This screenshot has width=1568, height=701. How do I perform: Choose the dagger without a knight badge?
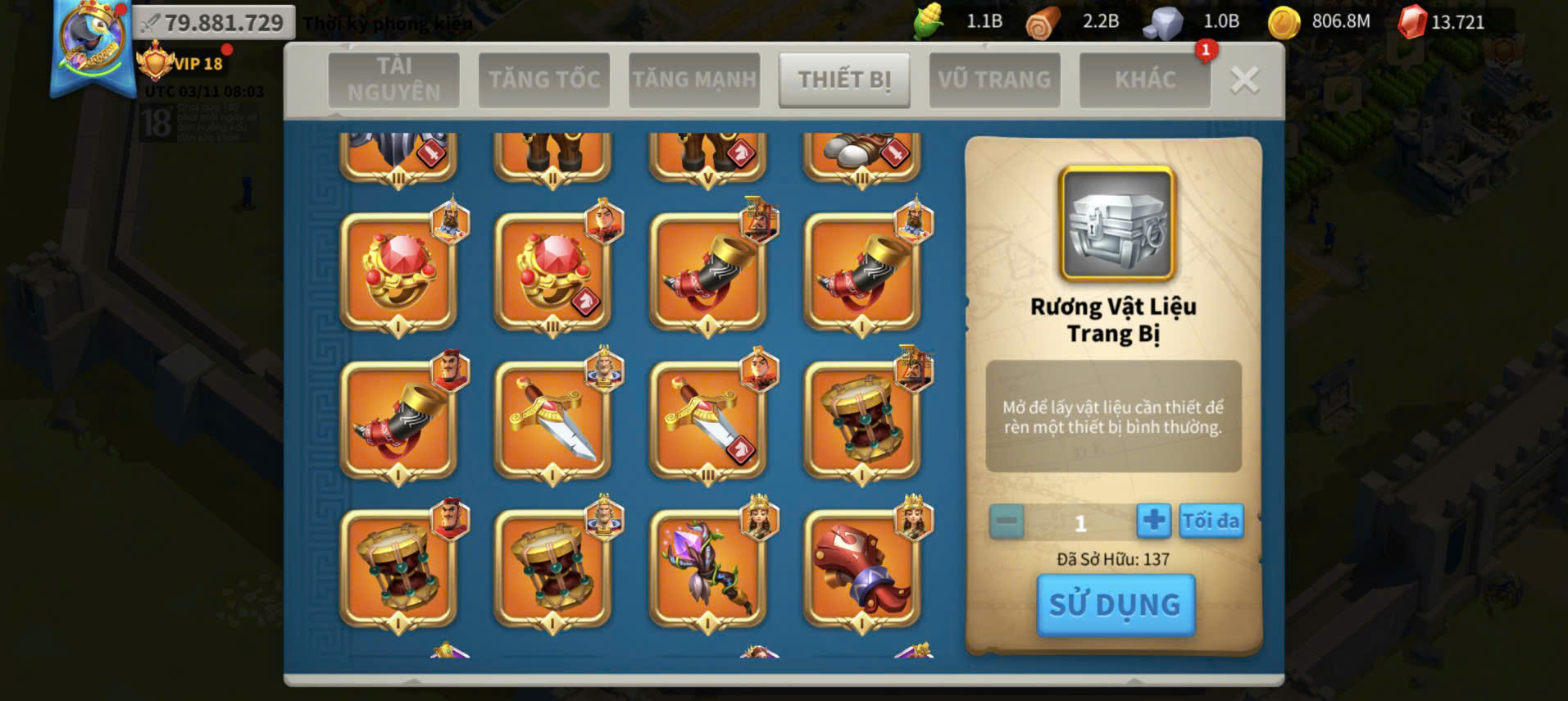coord(552,421)
